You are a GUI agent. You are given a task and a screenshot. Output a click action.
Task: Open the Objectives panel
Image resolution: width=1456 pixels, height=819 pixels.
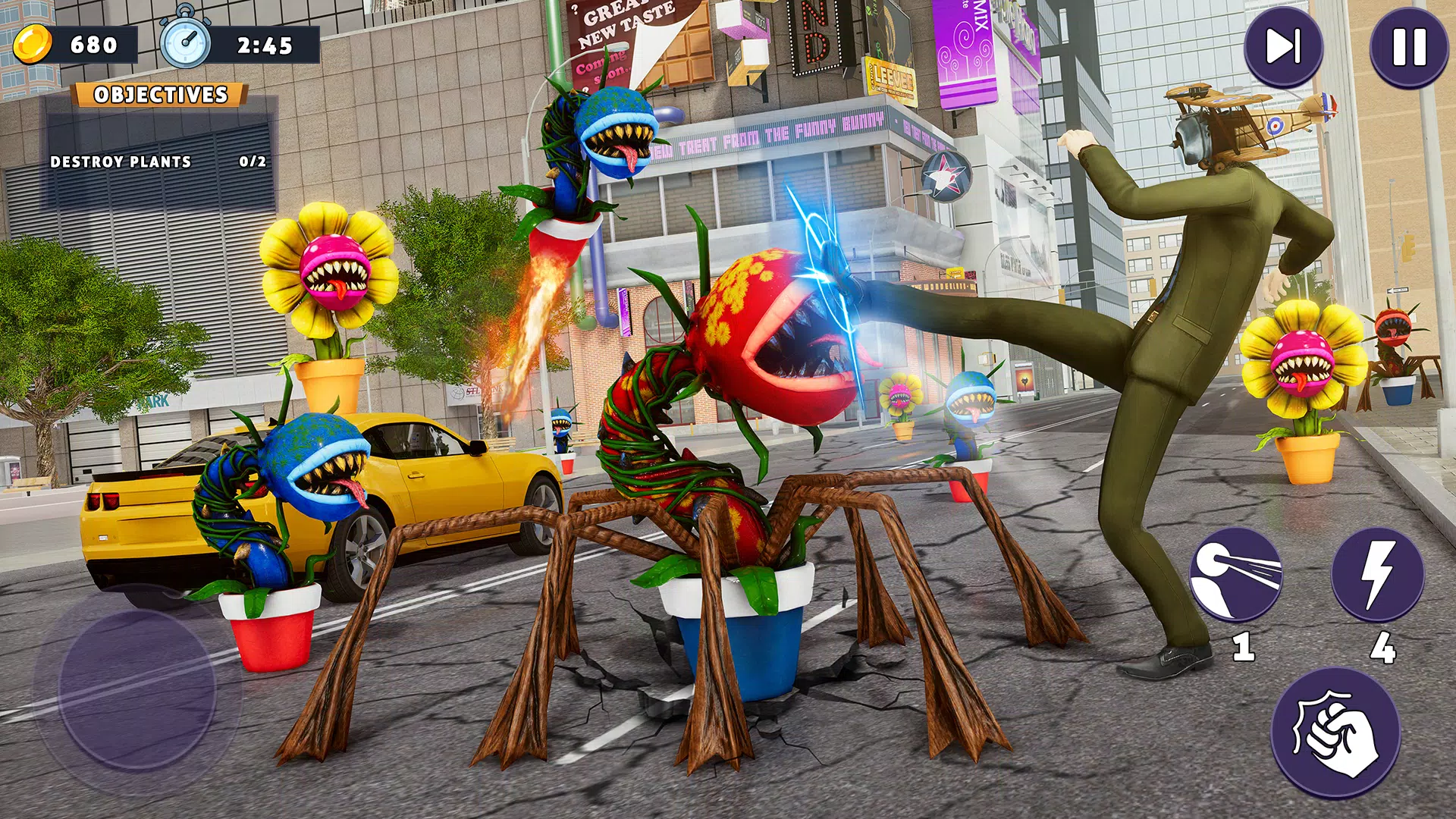[x=160, y=95]
